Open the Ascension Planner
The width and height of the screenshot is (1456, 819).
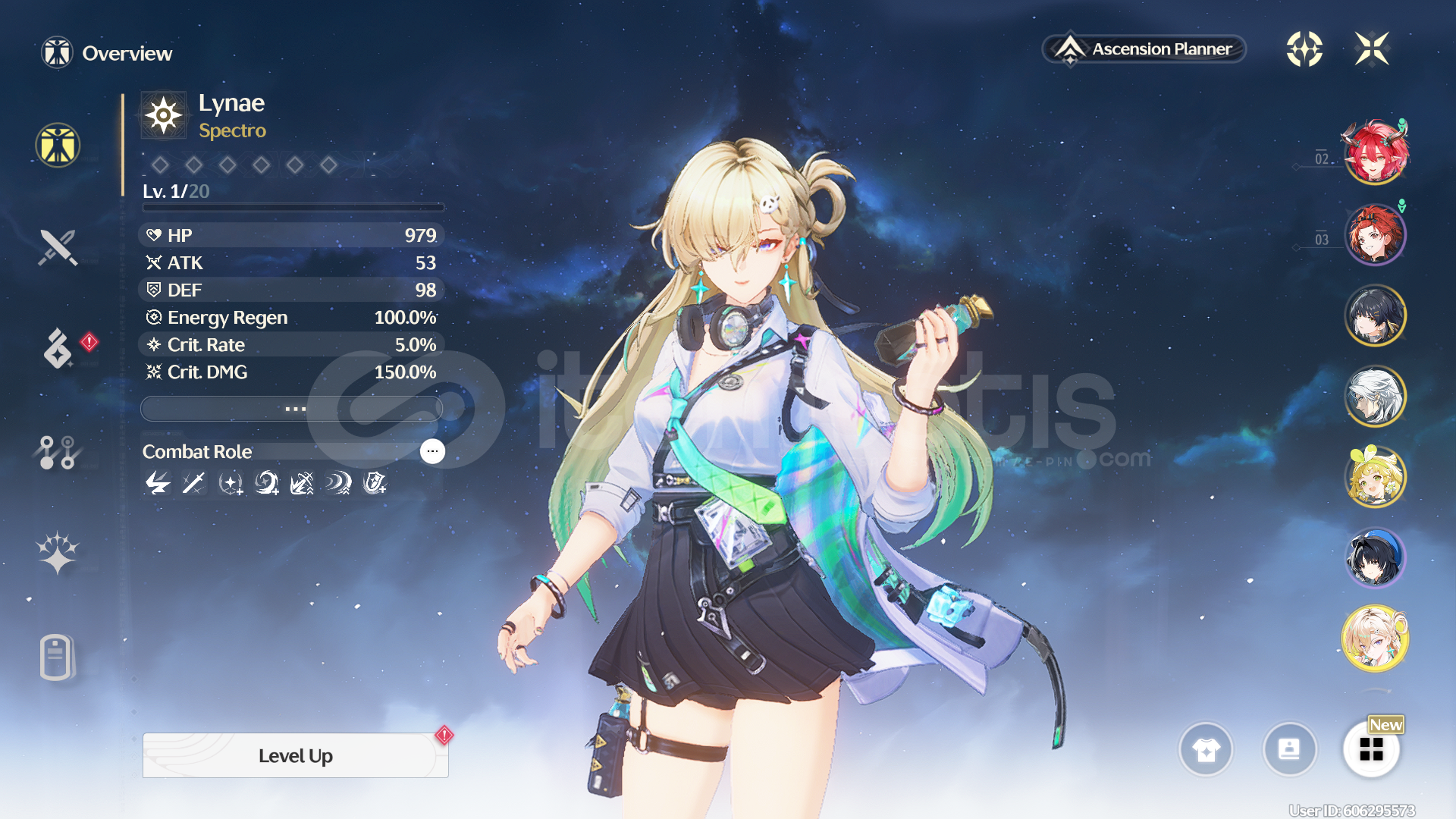click(1144, 49)
